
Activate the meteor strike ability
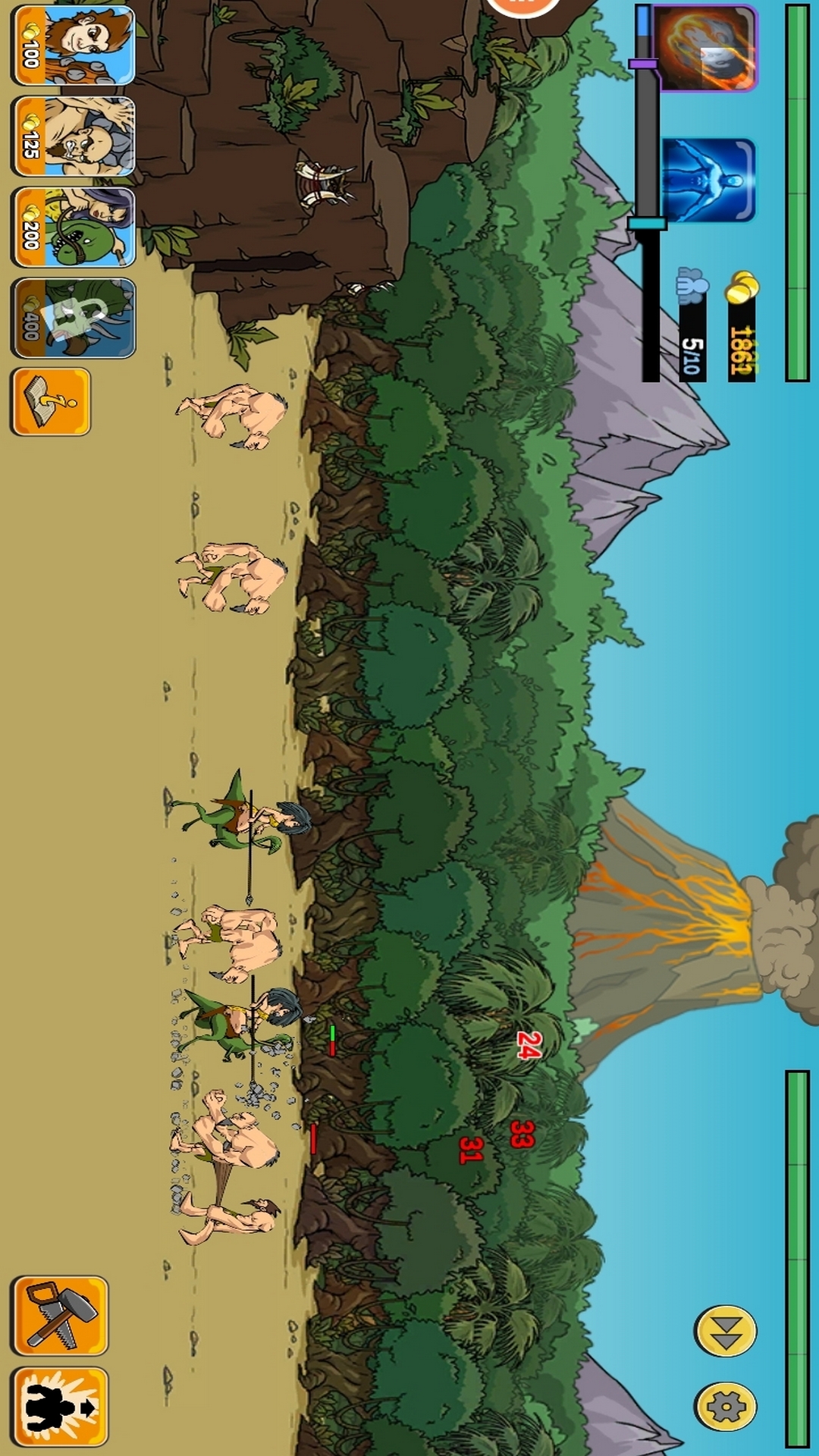click(x=705, y=49)
